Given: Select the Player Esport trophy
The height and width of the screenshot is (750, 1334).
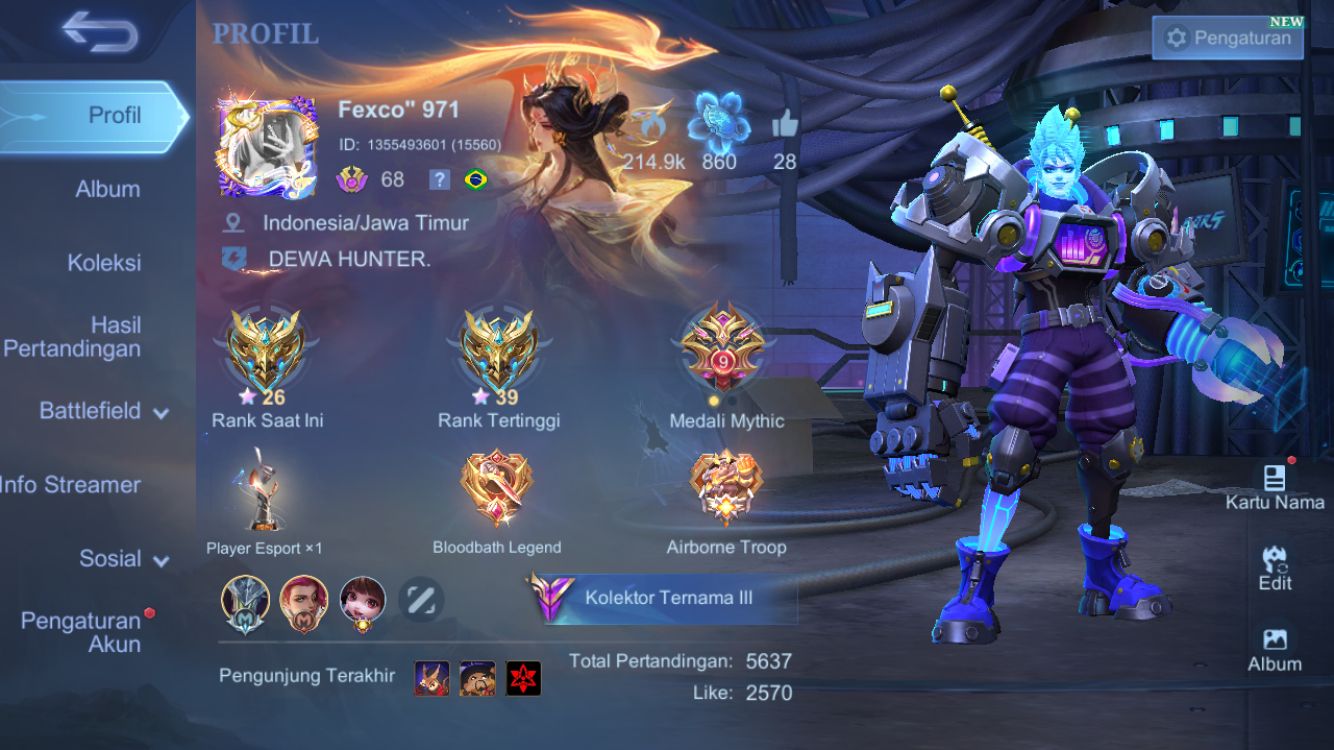Looking at the screenshot, I should point(263,492).
